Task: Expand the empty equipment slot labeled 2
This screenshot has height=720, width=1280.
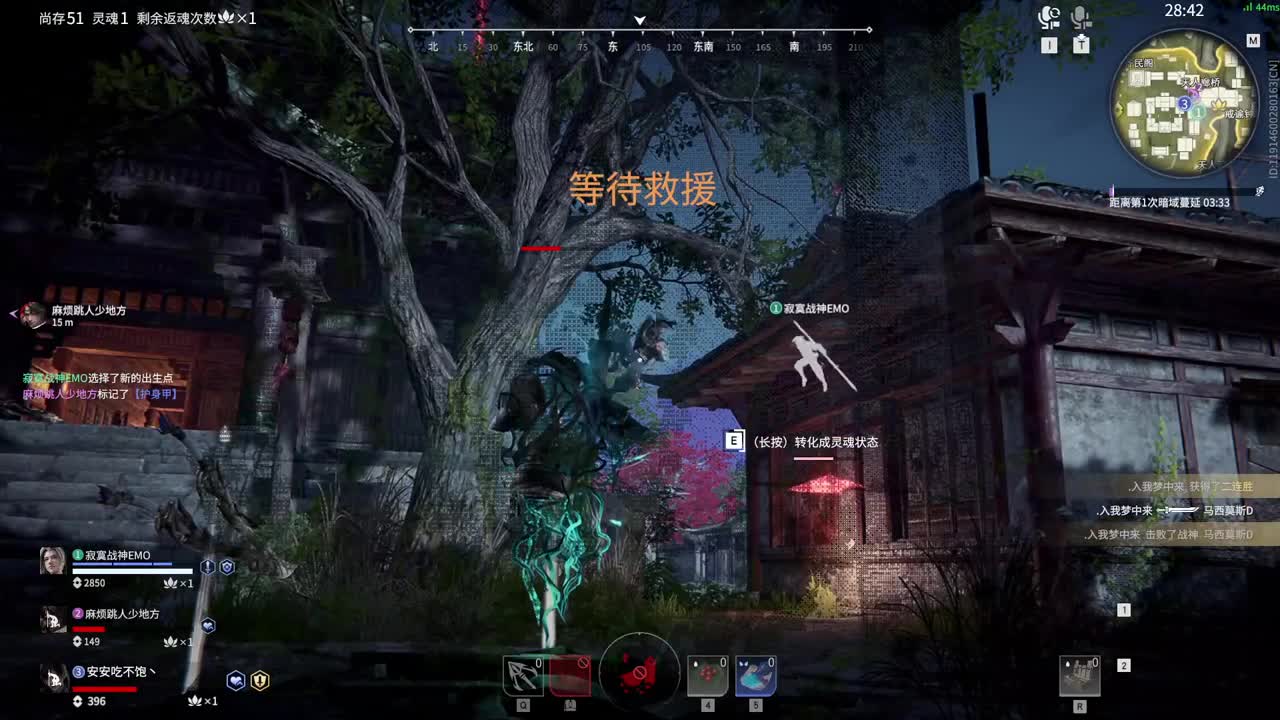Action: (1124, 663)
